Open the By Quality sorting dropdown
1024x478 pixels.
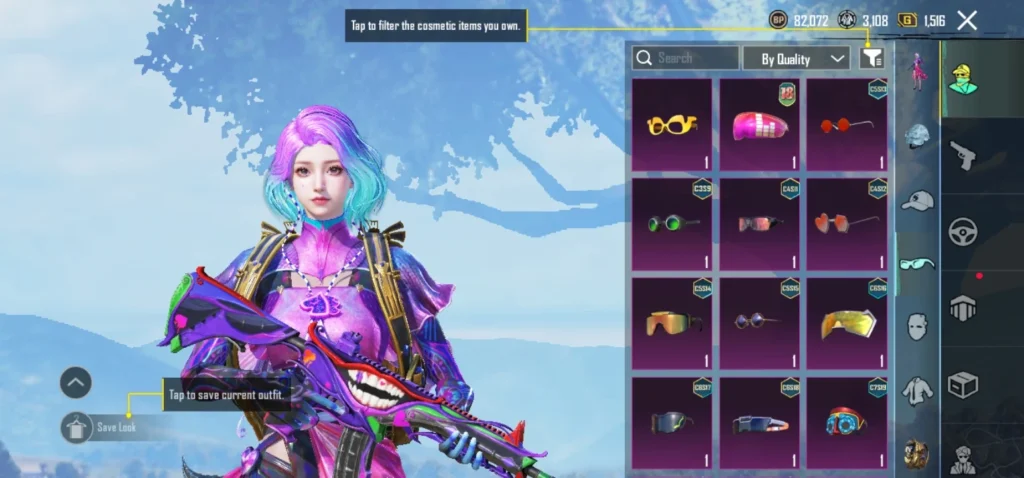(x=796, y=59)
